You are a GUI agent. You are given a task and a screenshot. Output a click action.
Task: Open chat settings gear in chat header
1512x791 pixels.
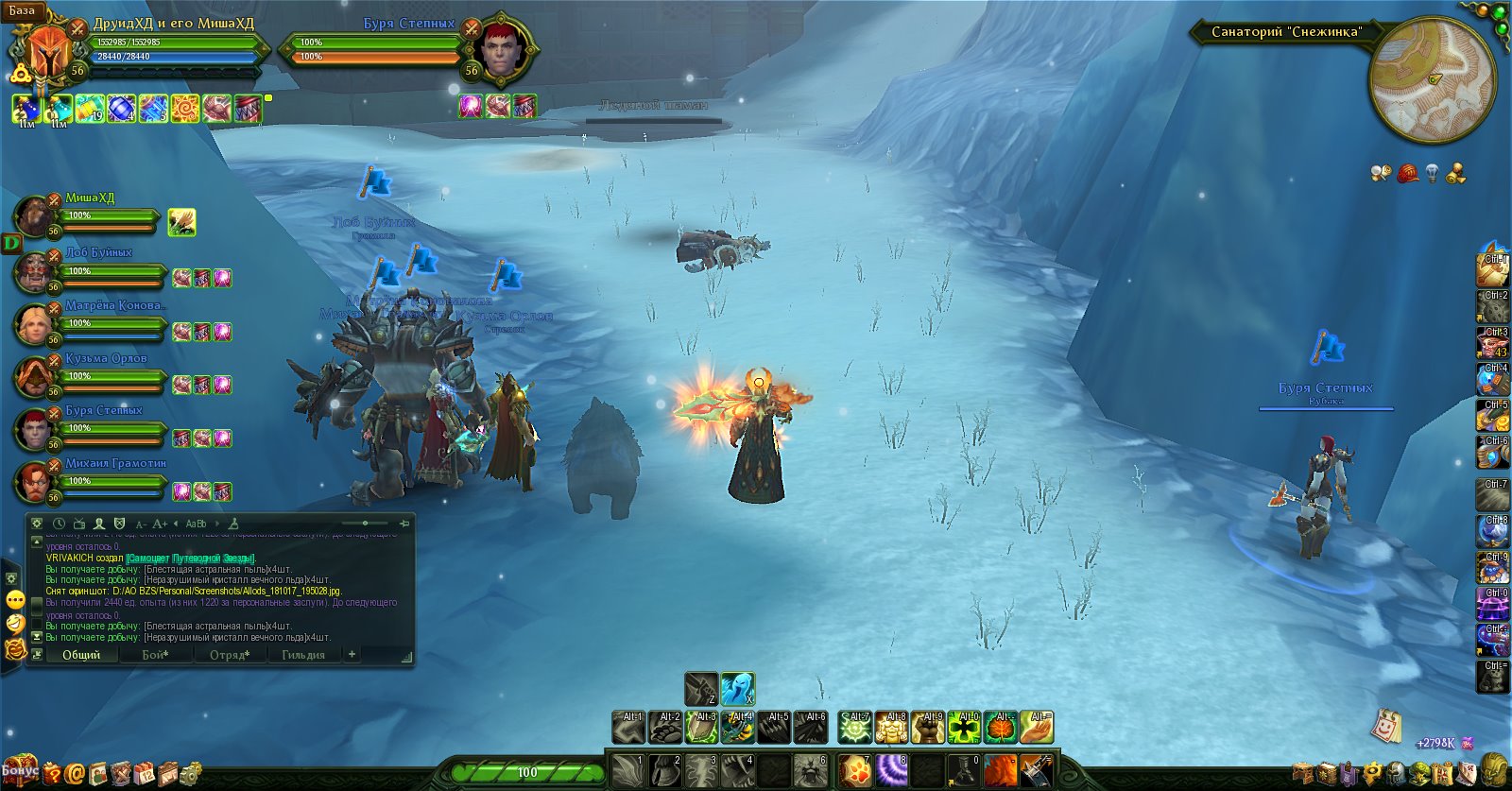[x=37, y=523]
